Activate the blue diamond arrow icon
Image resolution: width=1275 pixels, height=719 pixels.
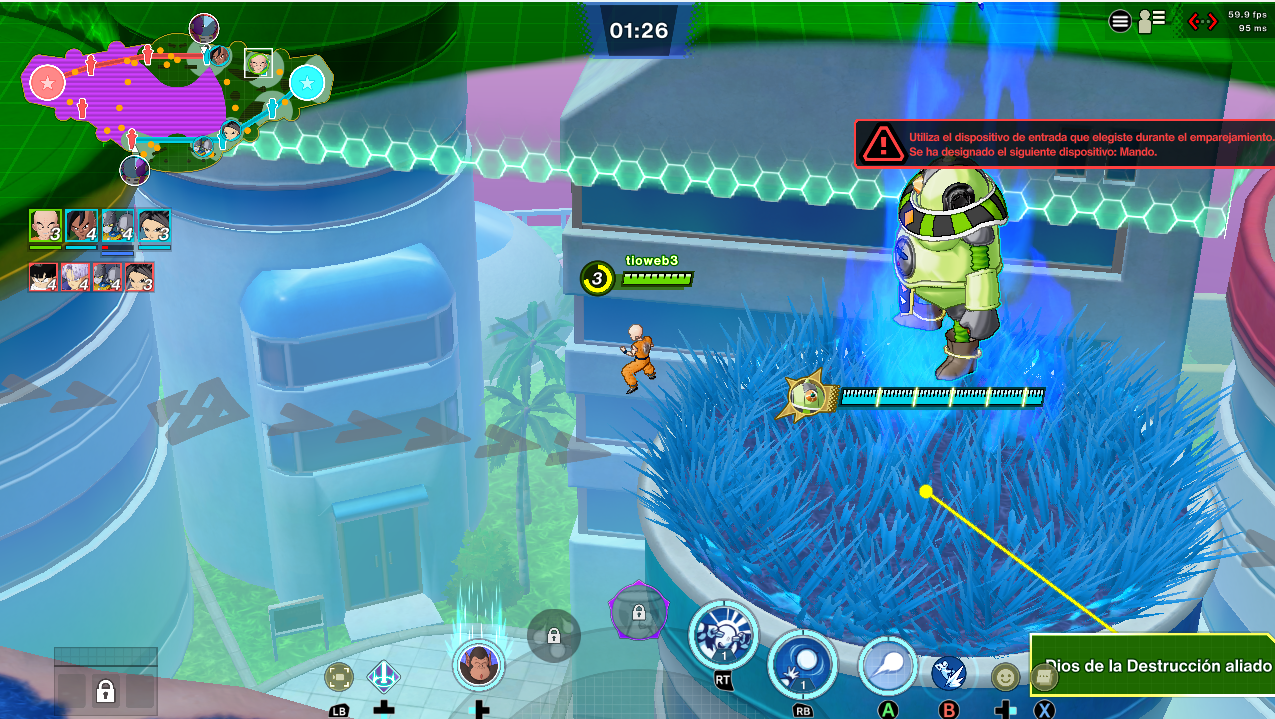[x=384, y=677]
